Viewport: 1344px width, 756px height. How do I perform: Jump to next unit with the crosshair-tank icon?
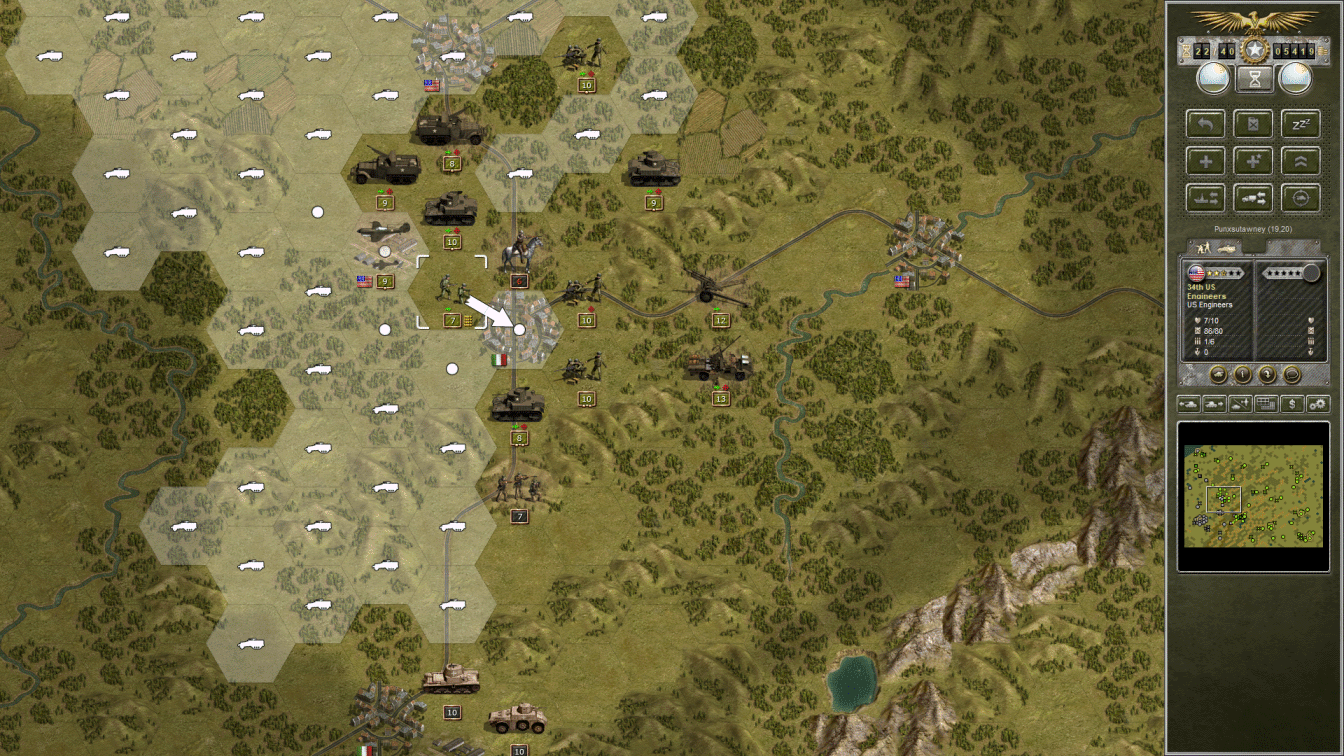(1301, 198)
